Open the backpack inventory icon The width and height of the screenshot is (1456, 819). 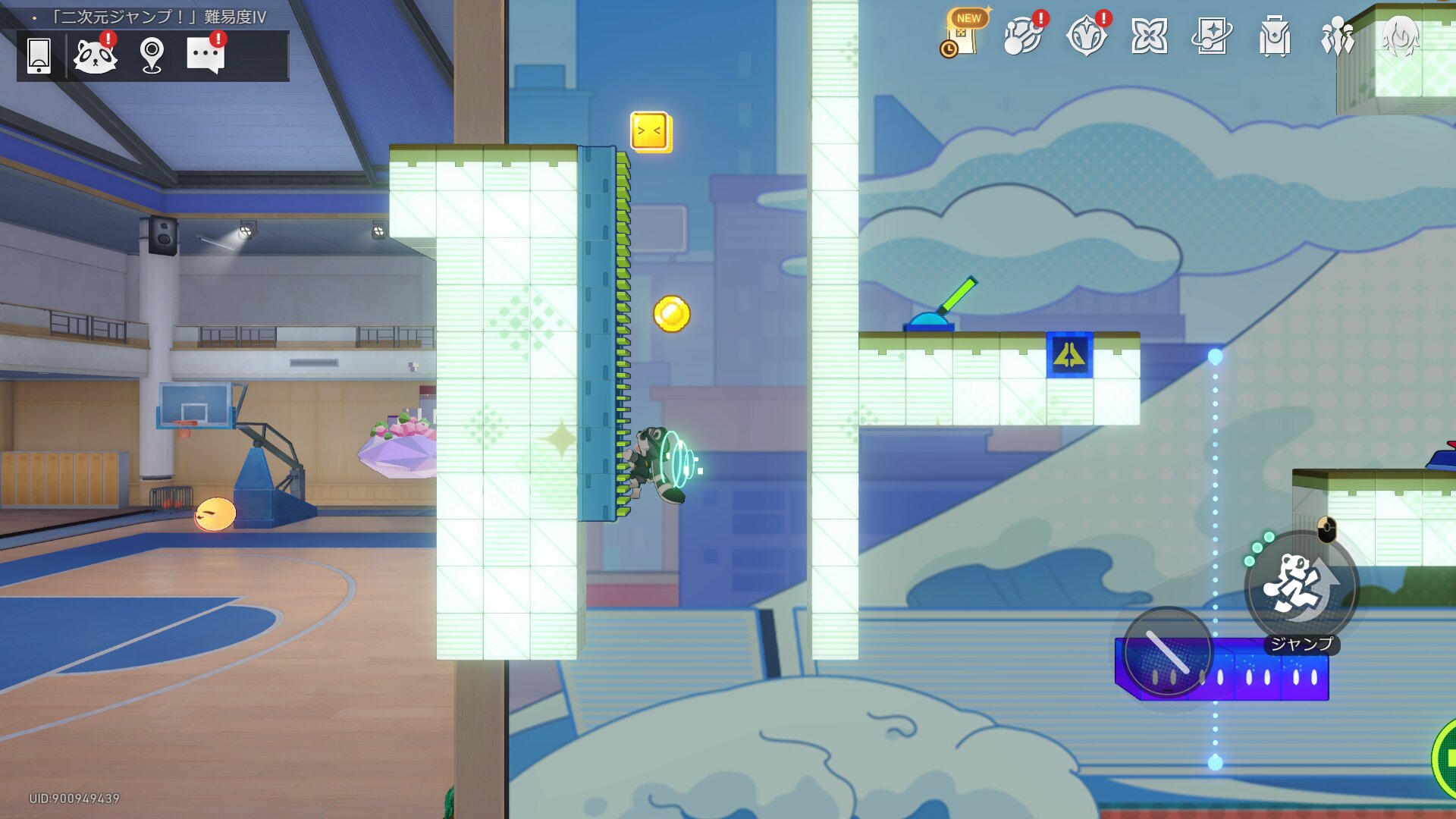pos(1274,36)
